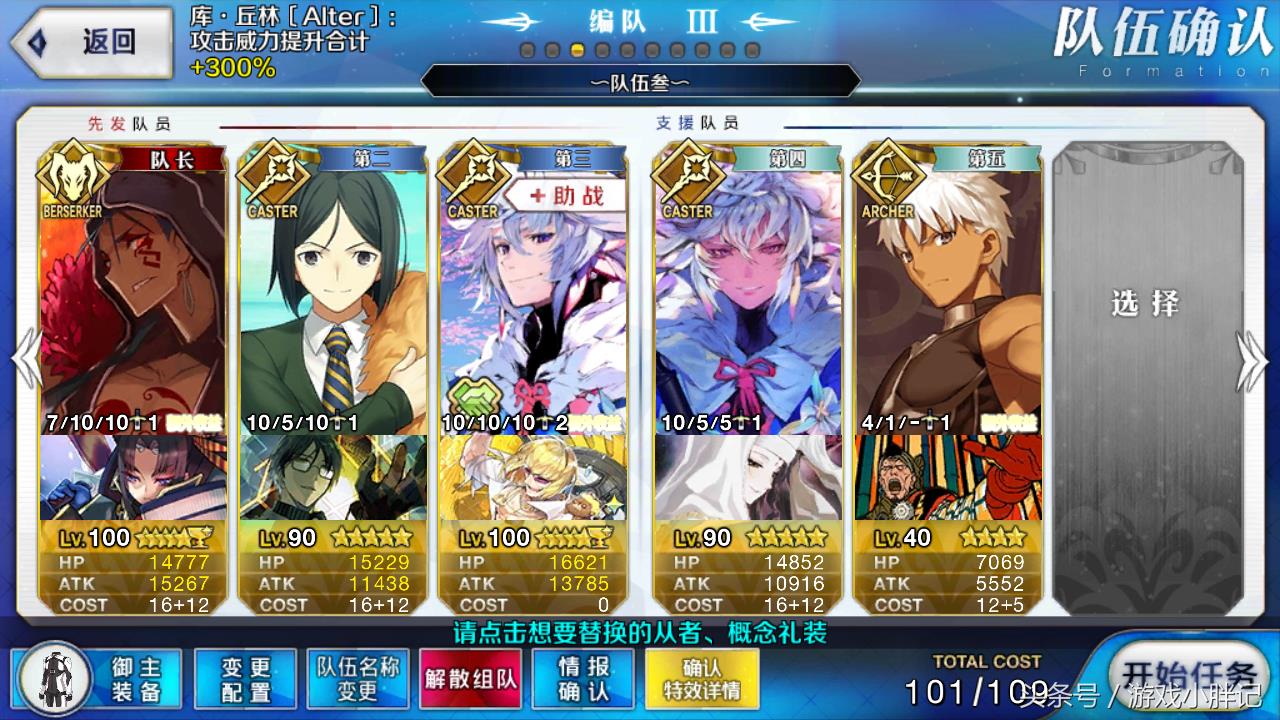The image size is (1280, 720).
Task: Select the Archer's craft essence card
Action: coord(947,478)
